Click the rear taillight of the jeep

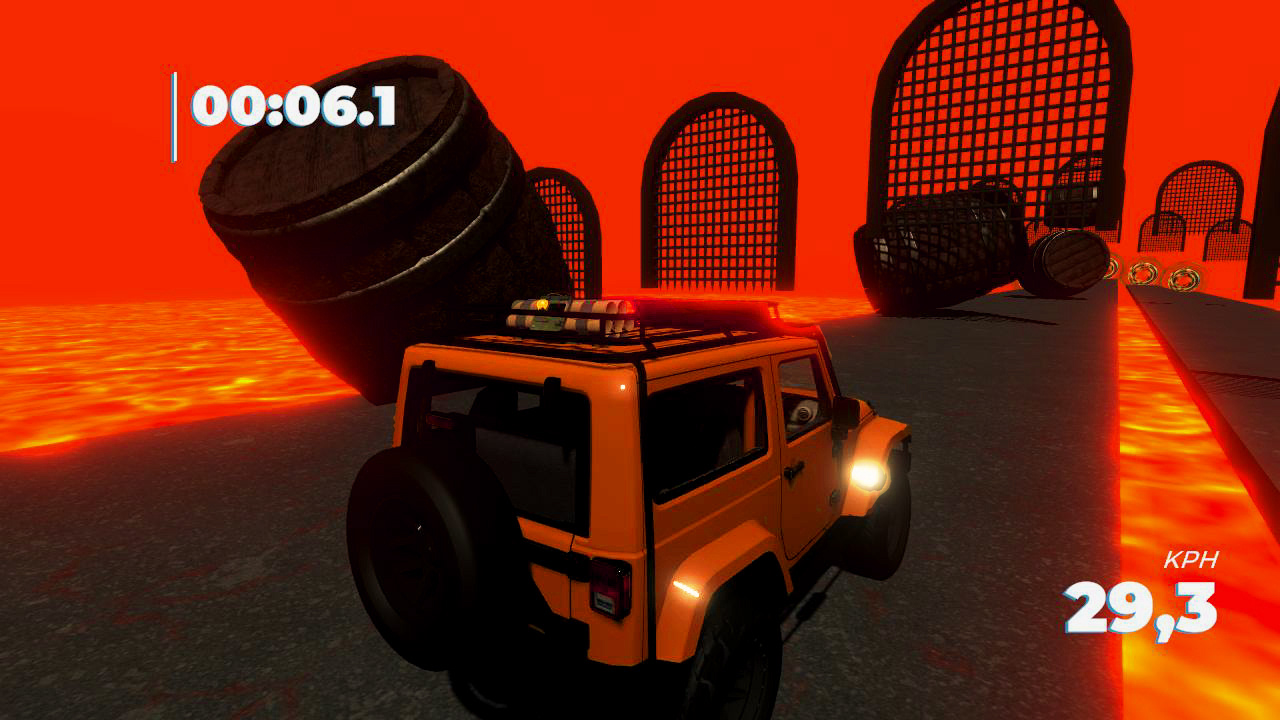point(610,582)
